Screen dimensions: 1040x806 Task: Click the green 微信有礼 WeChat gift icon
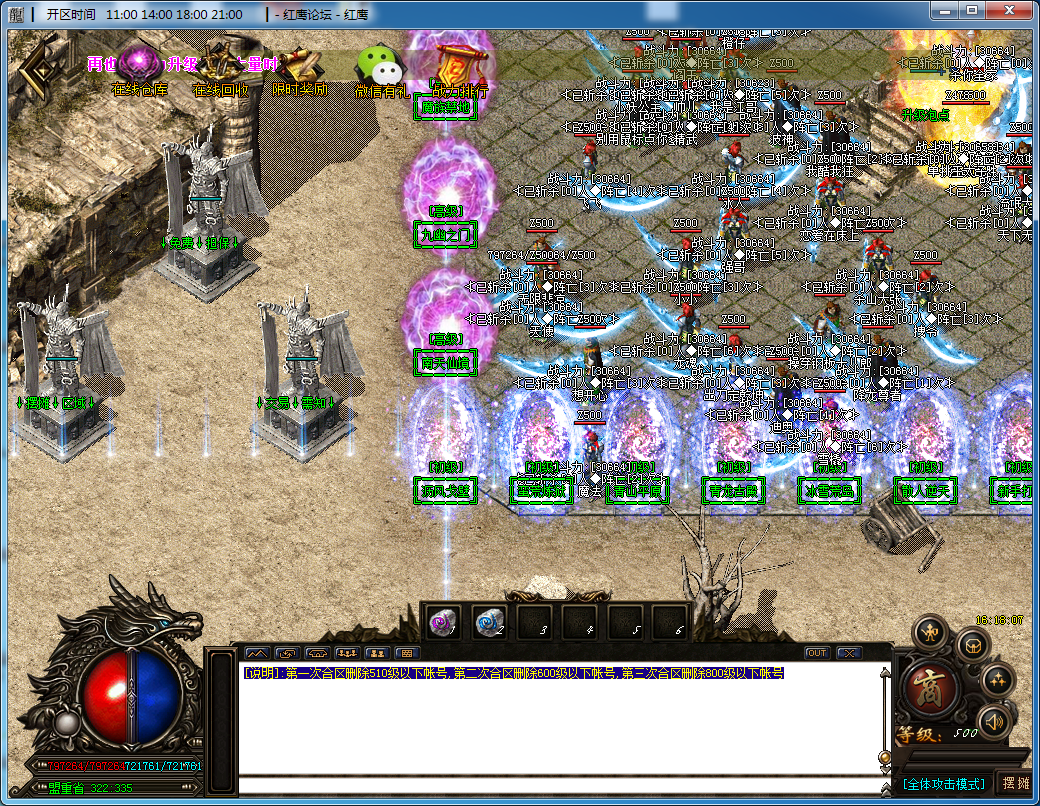pyautogui.click(x=380, y=67)
